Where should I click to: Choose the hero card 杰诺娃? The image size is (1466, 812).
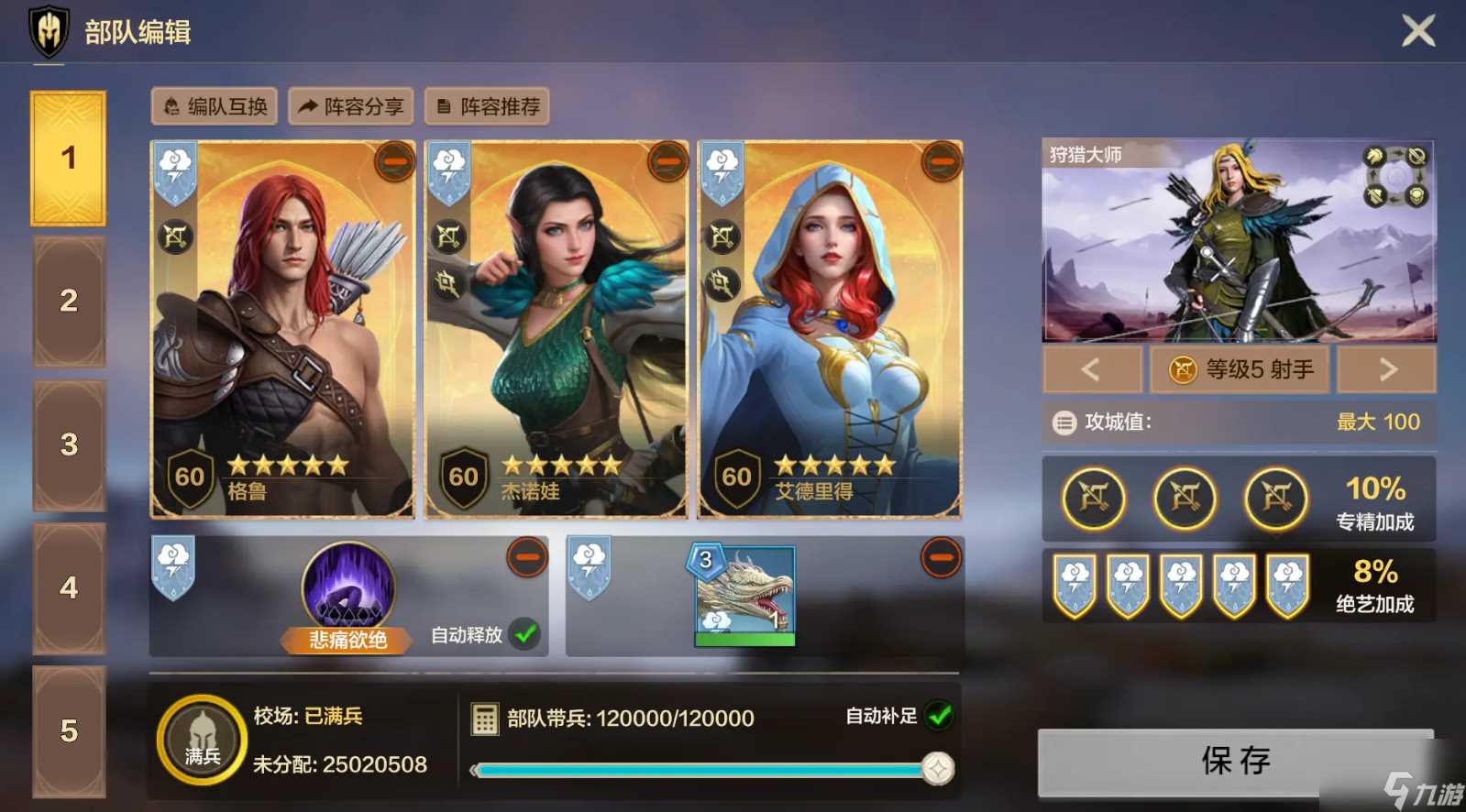[x=556, y=330]
